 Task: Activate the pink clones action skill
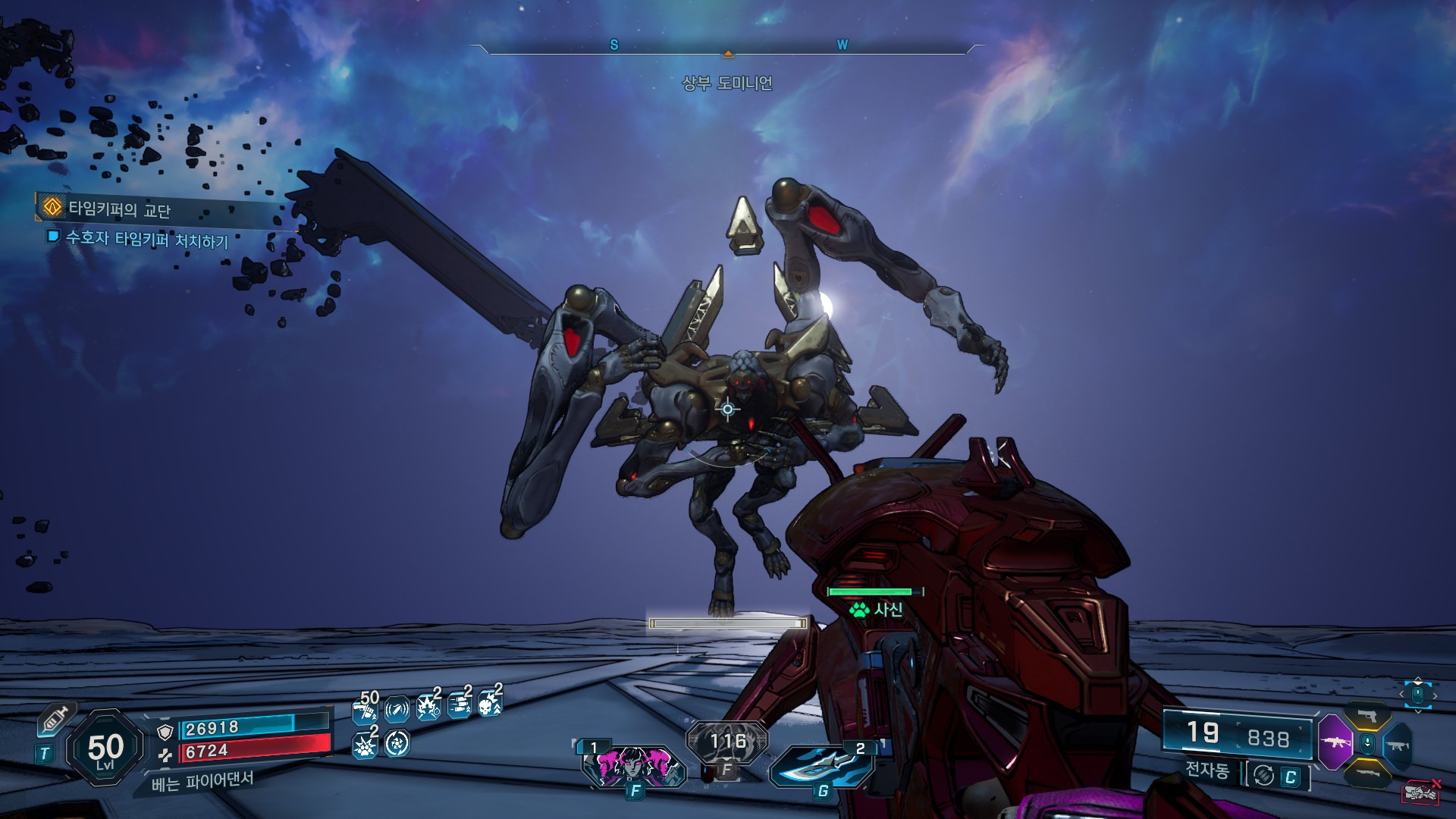pyautogui.click(x=634, y=764)
